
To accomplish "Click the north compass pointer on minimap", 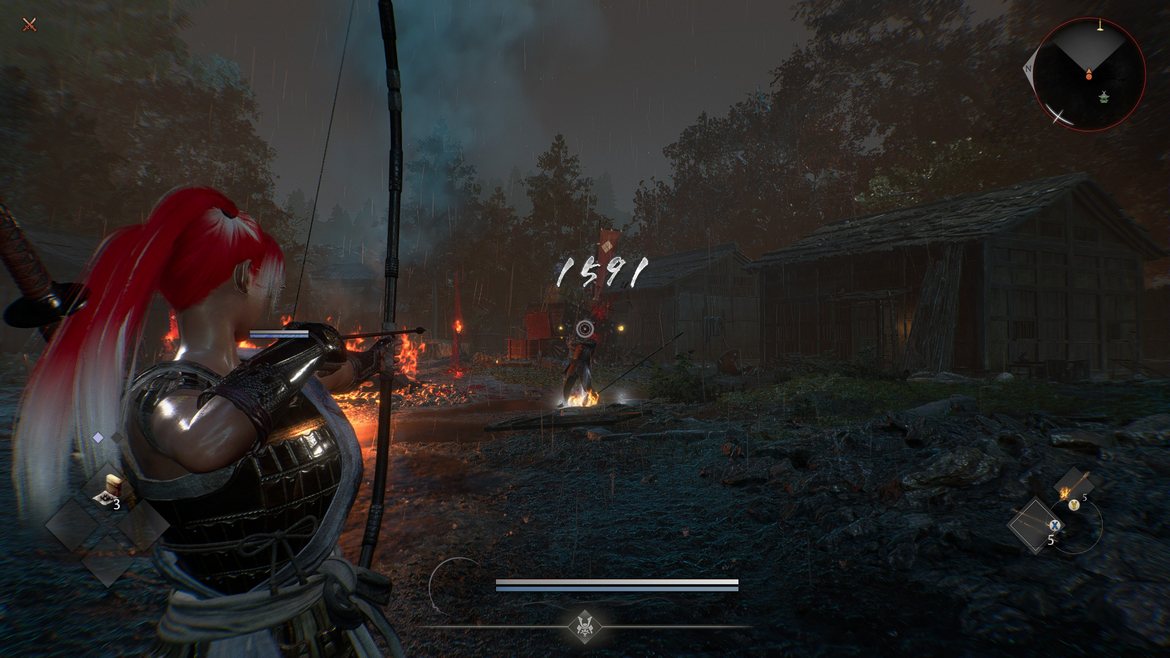I will pyautogui.click(x=1028, y=69).
